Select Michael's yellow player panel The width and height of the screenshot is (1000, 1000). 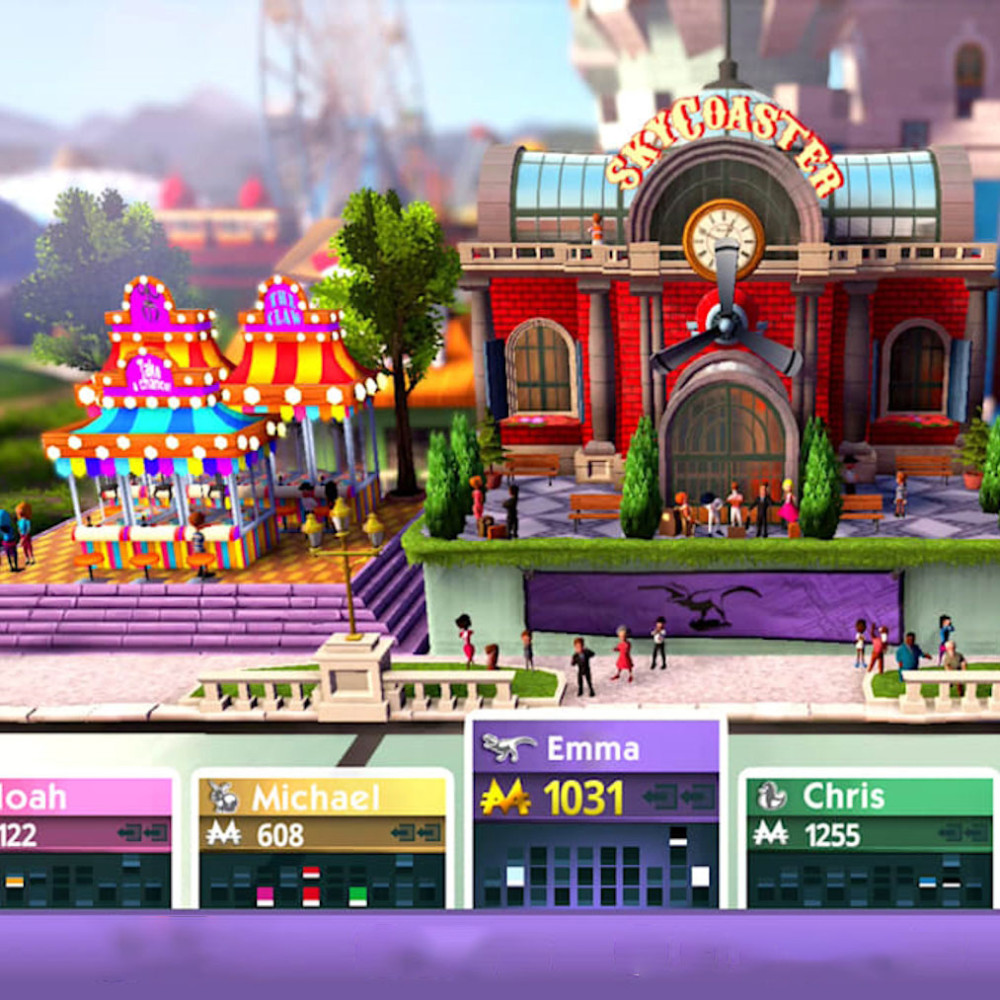(x=321, y=797)
